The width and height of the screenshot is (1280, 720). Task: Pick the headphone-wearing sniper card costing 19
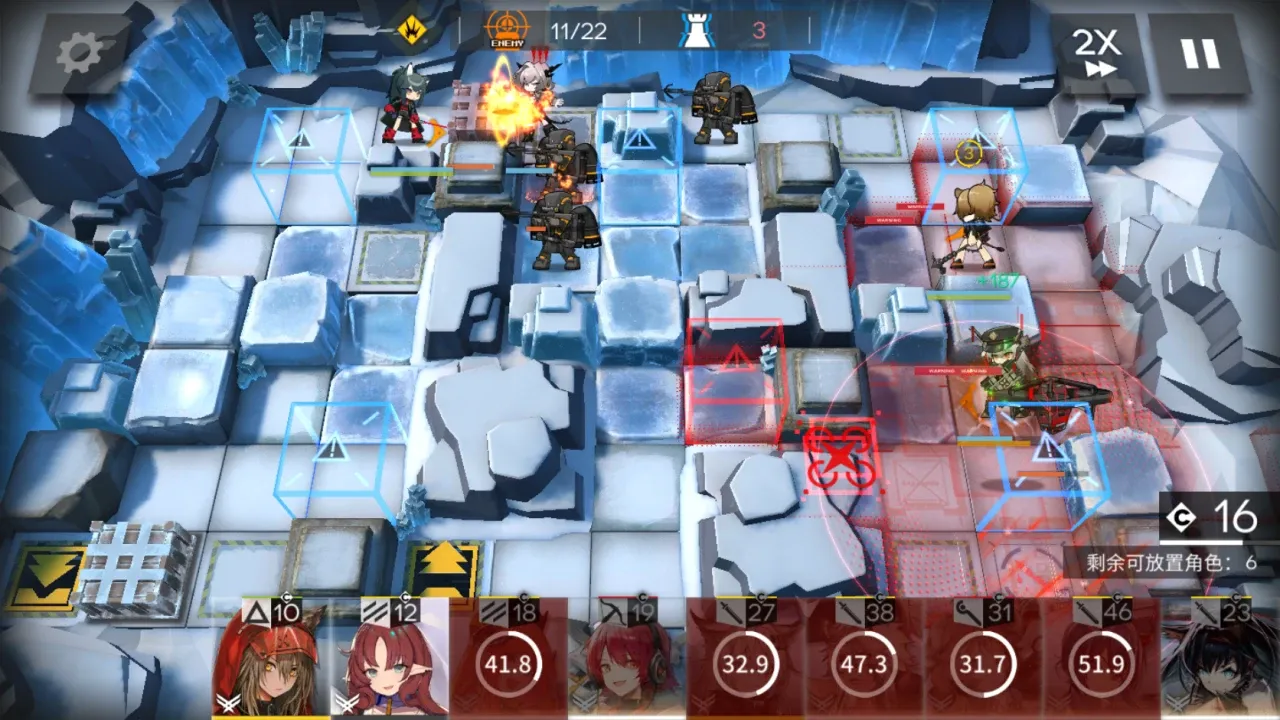tap(627, 662)
